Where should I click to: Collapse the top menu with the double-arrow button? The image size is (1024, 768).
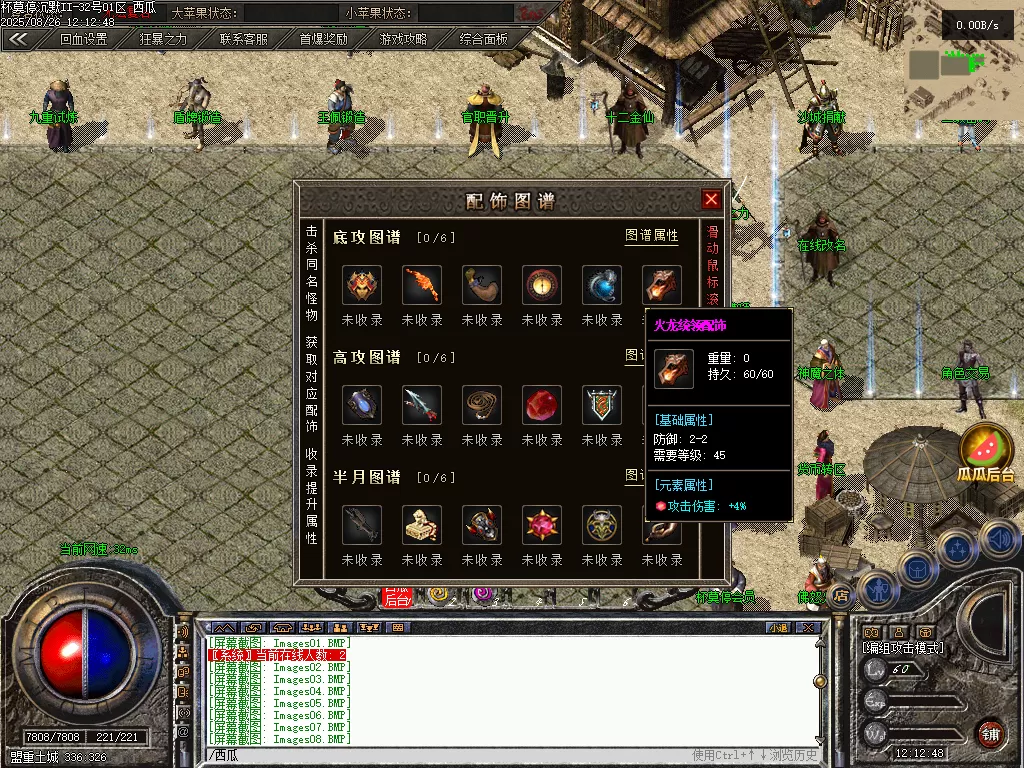pos(18,40)
